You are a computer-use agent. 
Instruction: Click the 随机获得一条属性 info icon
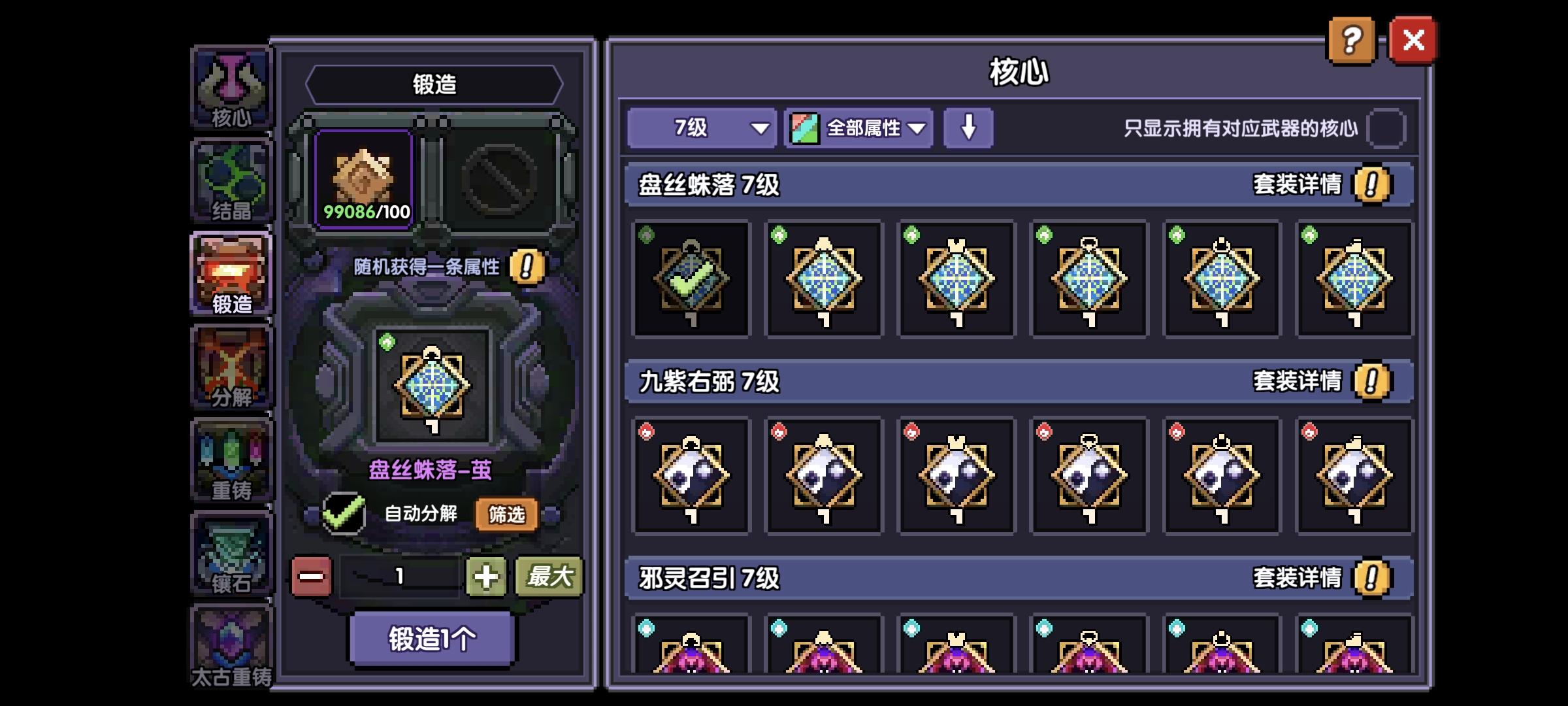(529, 268)
